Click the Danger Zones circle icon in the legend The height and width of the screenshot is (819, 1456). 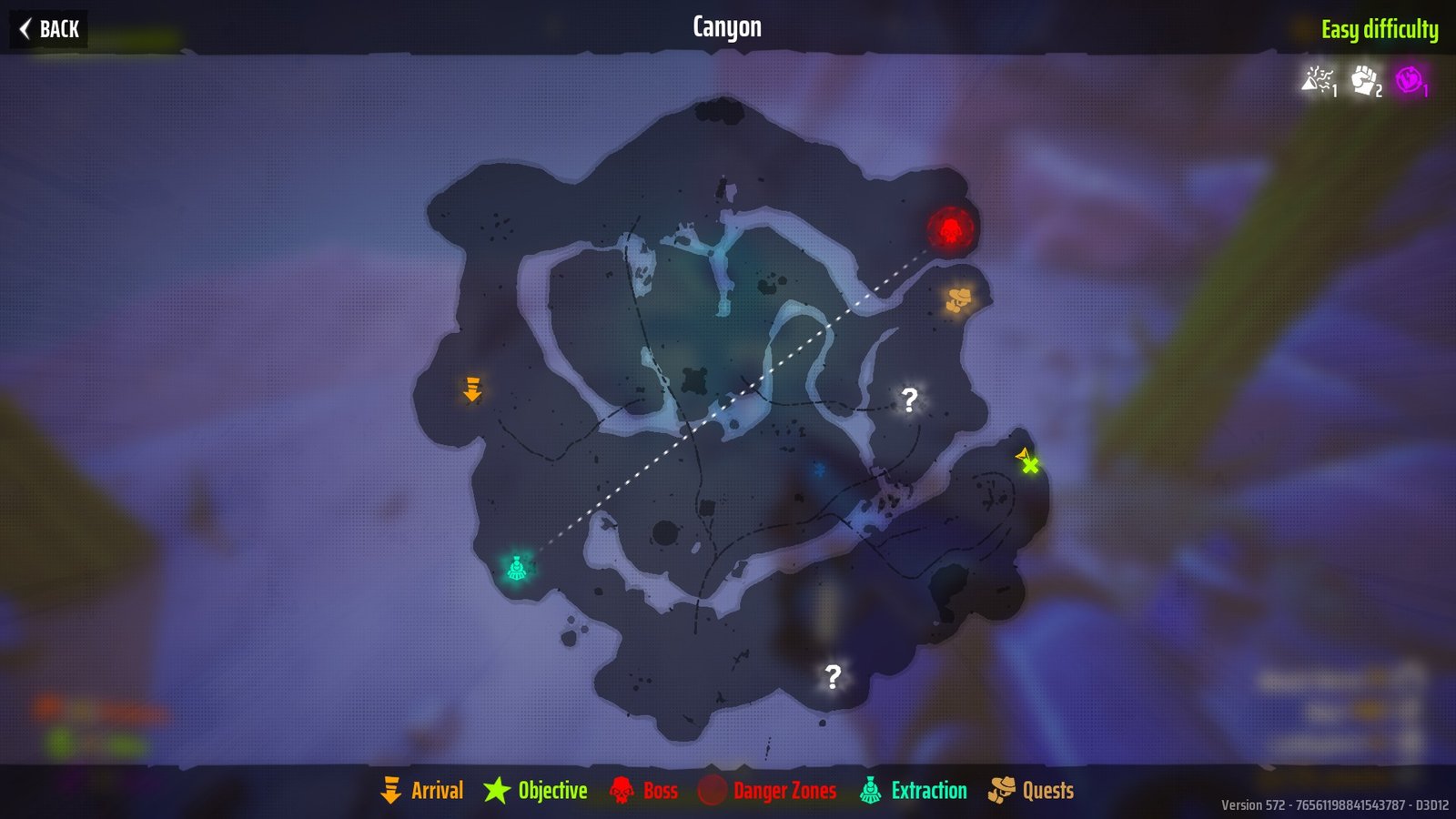click(714, 790)
